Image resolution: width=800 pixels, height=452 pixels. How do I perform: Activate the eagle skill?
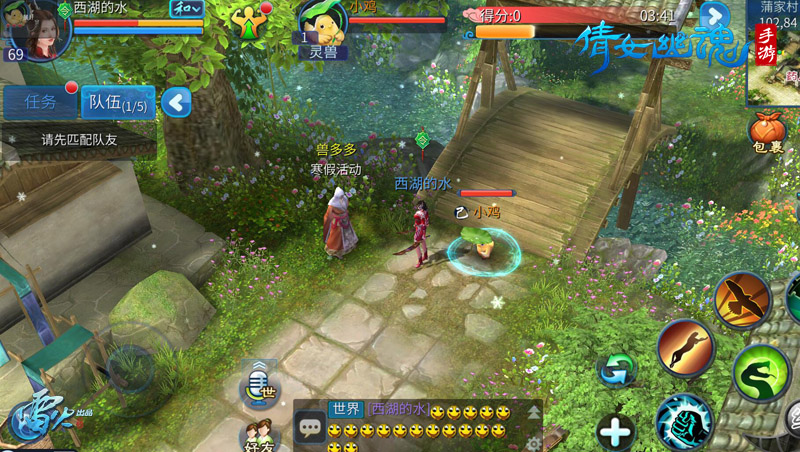[742, 299]
